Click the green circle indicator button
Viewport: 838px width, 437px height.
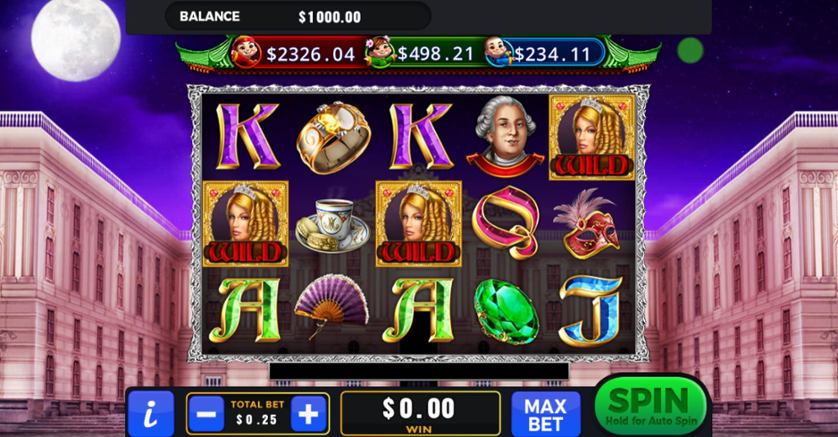point(689,49)
